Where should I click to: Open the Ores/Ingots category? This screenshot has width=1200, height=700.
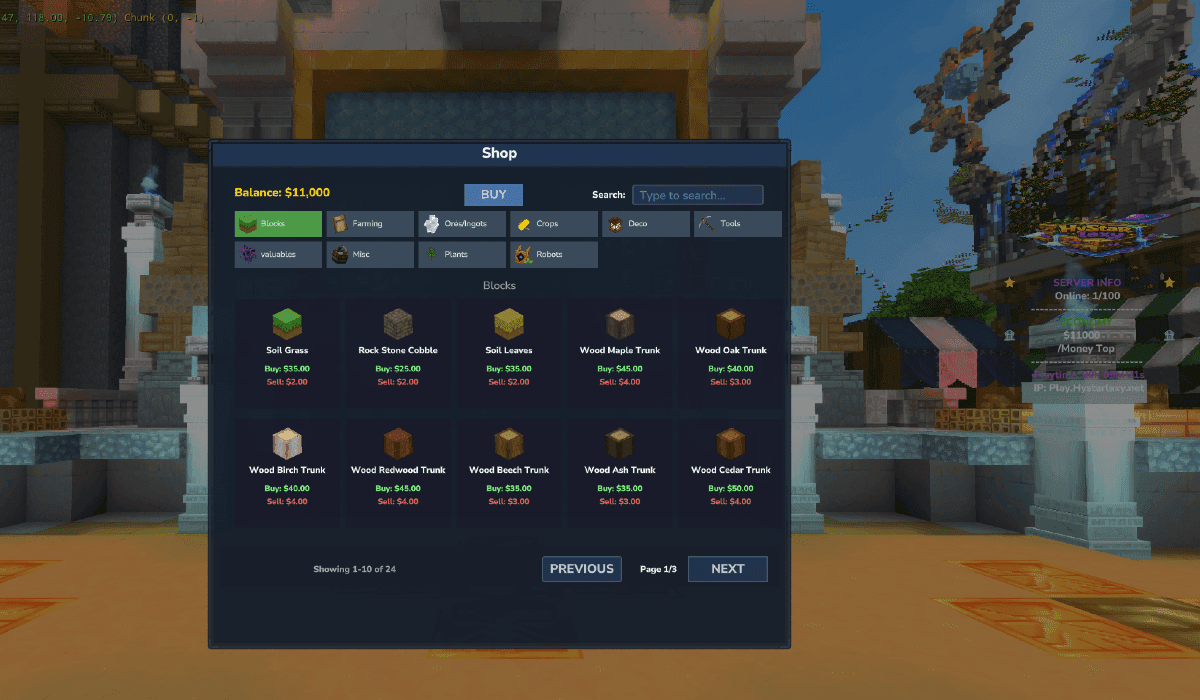pos(462,224)
